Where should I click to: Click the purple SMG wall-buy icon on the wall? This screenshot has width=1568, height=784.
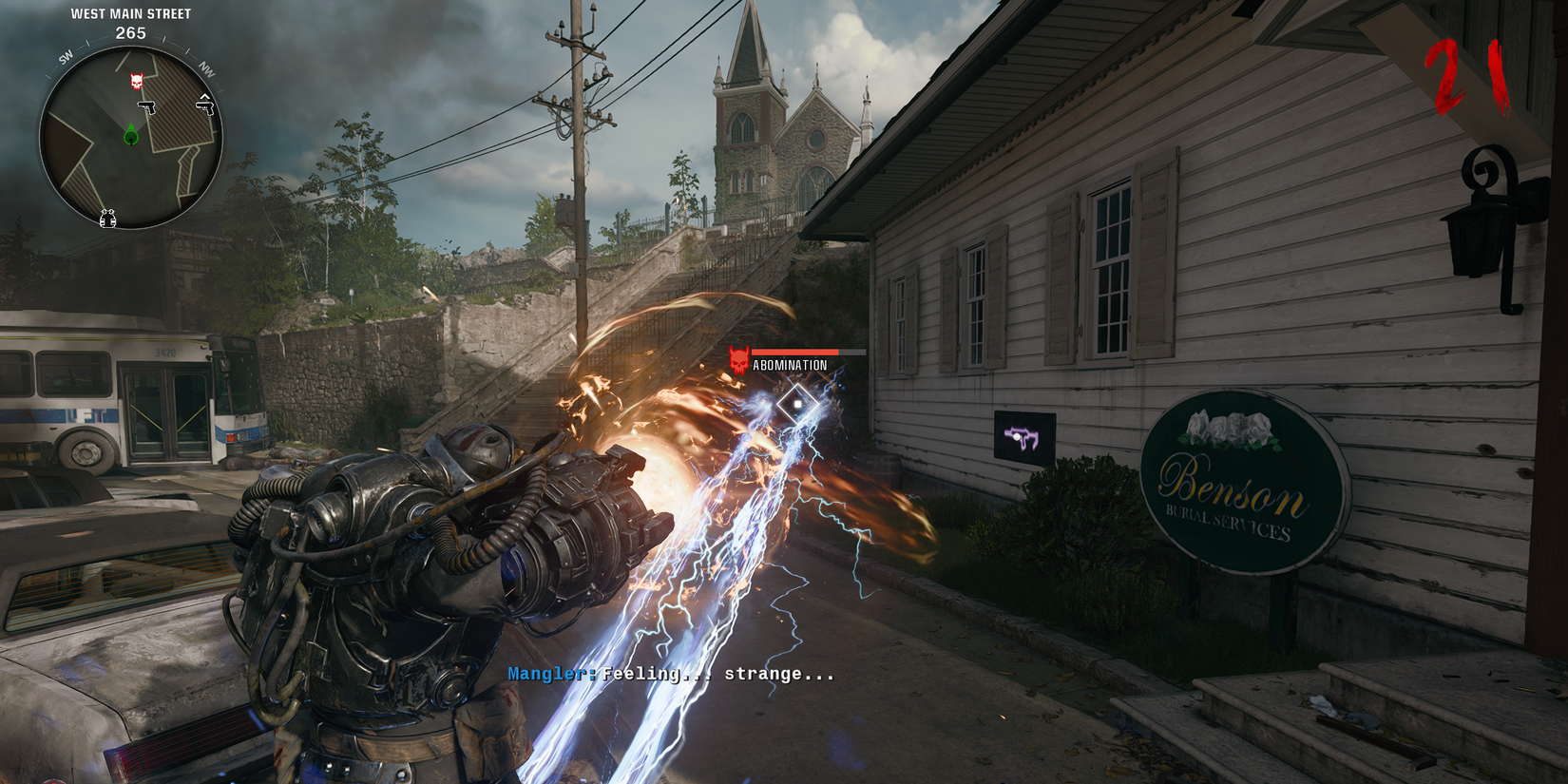point(1023,439)
